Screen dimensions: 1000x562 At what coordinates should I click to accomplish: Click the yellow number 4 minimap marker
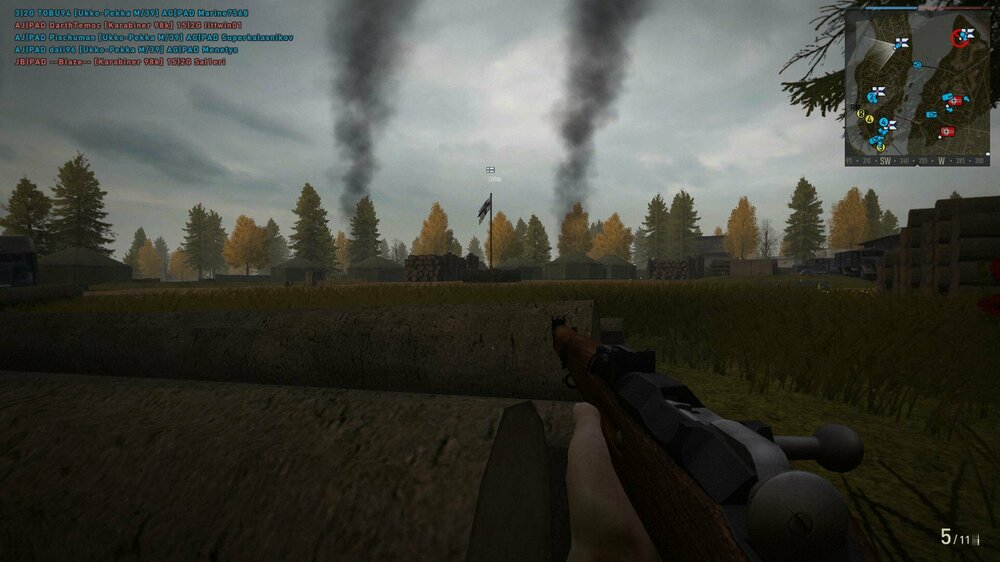pos(871,120)
